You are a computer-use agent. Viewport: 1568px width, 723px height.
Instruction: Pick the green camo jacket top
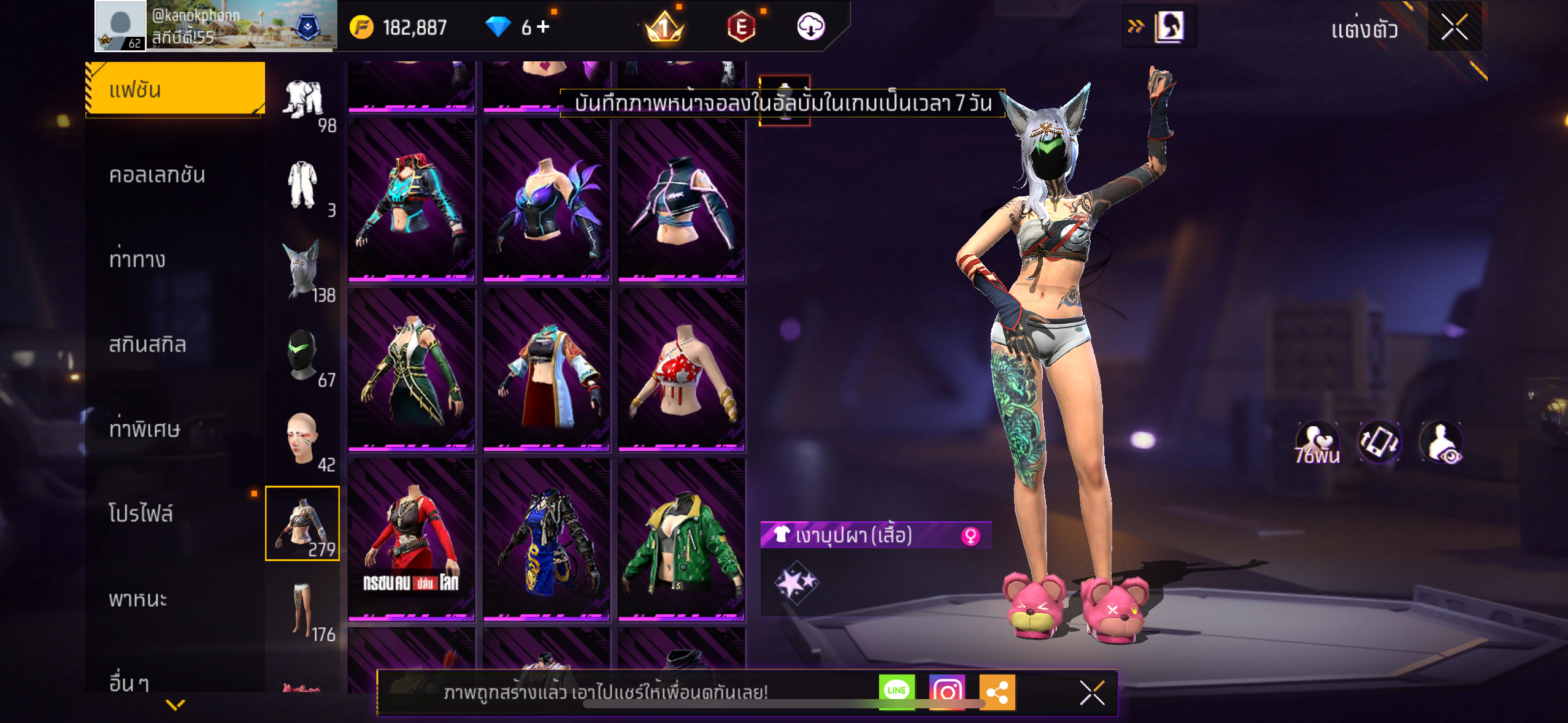tap(681, 540)
